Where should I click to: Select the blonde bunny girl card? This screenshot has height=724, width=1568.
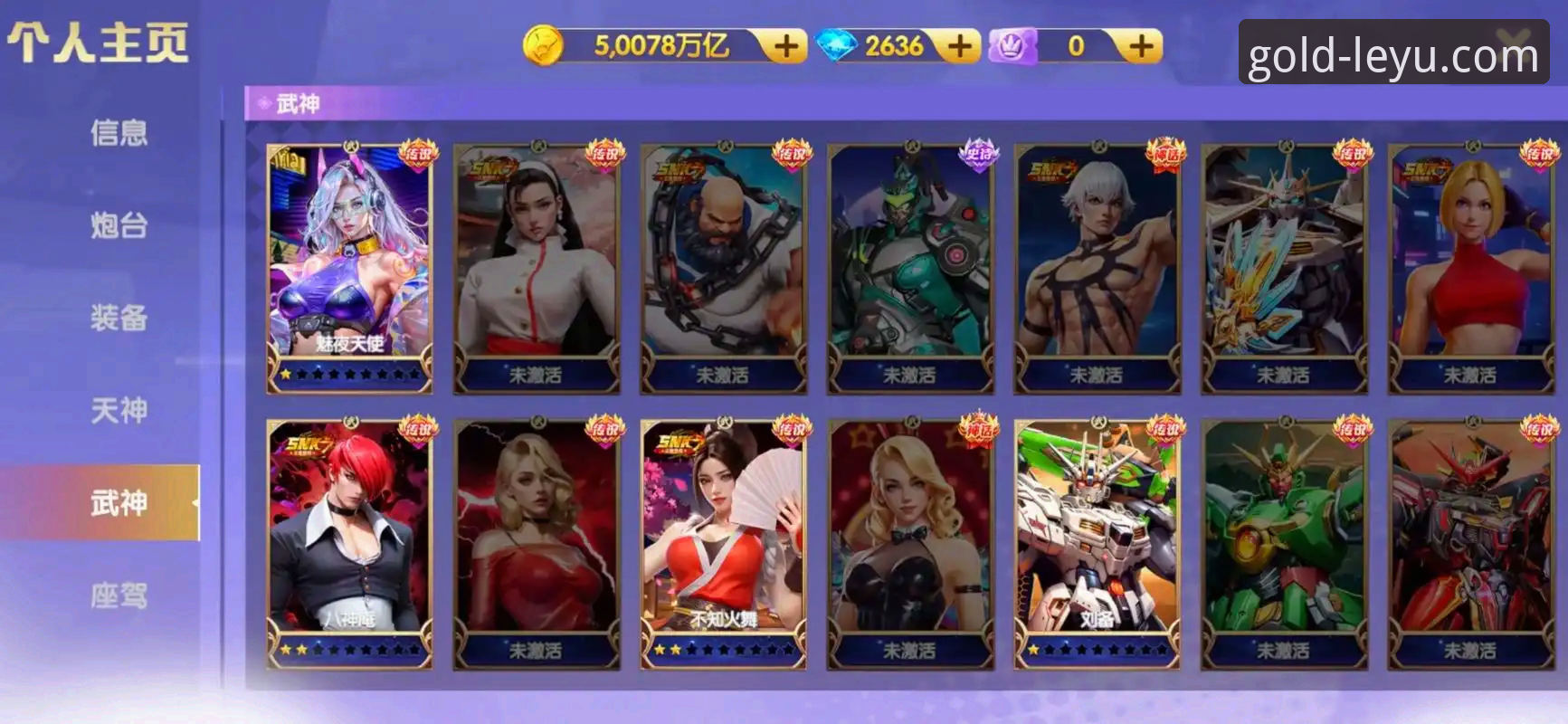[x=909, y=543]
